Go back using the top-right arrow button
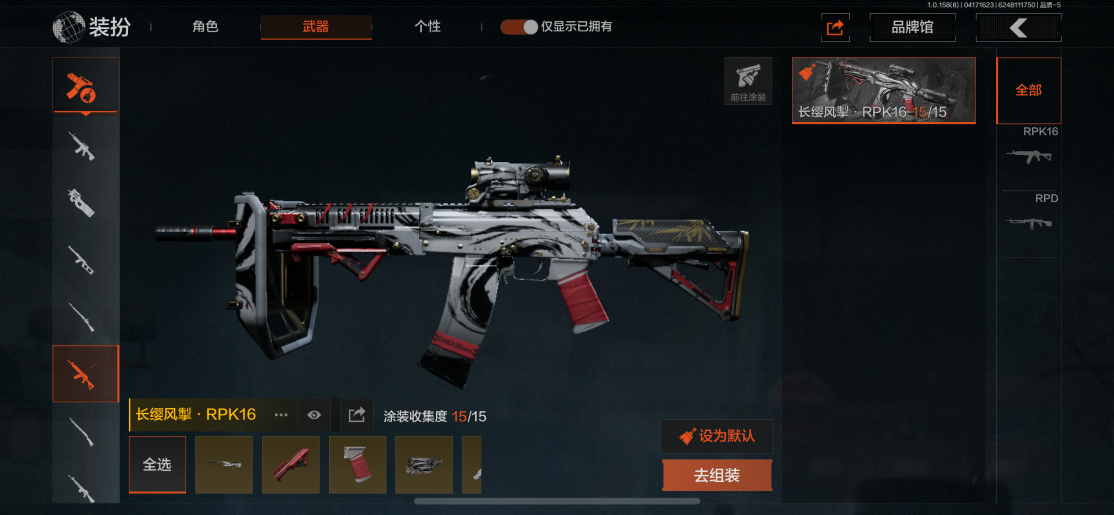The width and height of the screenshot is (1114, 515). click(1018, 28)
